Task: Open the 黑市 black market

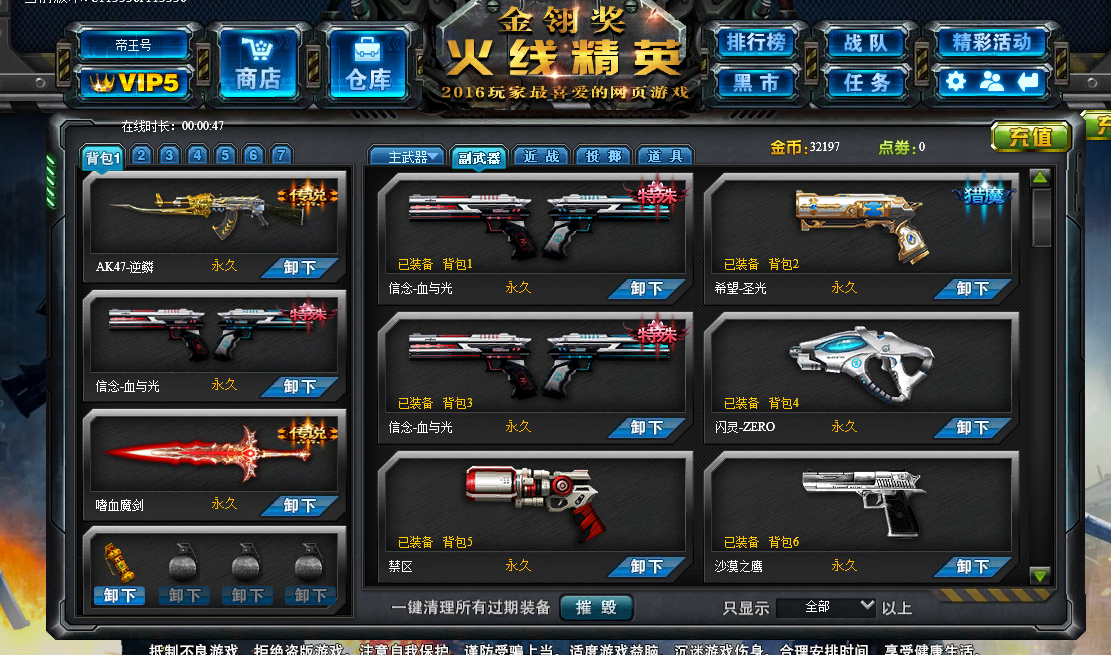Action: pyautogui.click(x=756, y=82)
